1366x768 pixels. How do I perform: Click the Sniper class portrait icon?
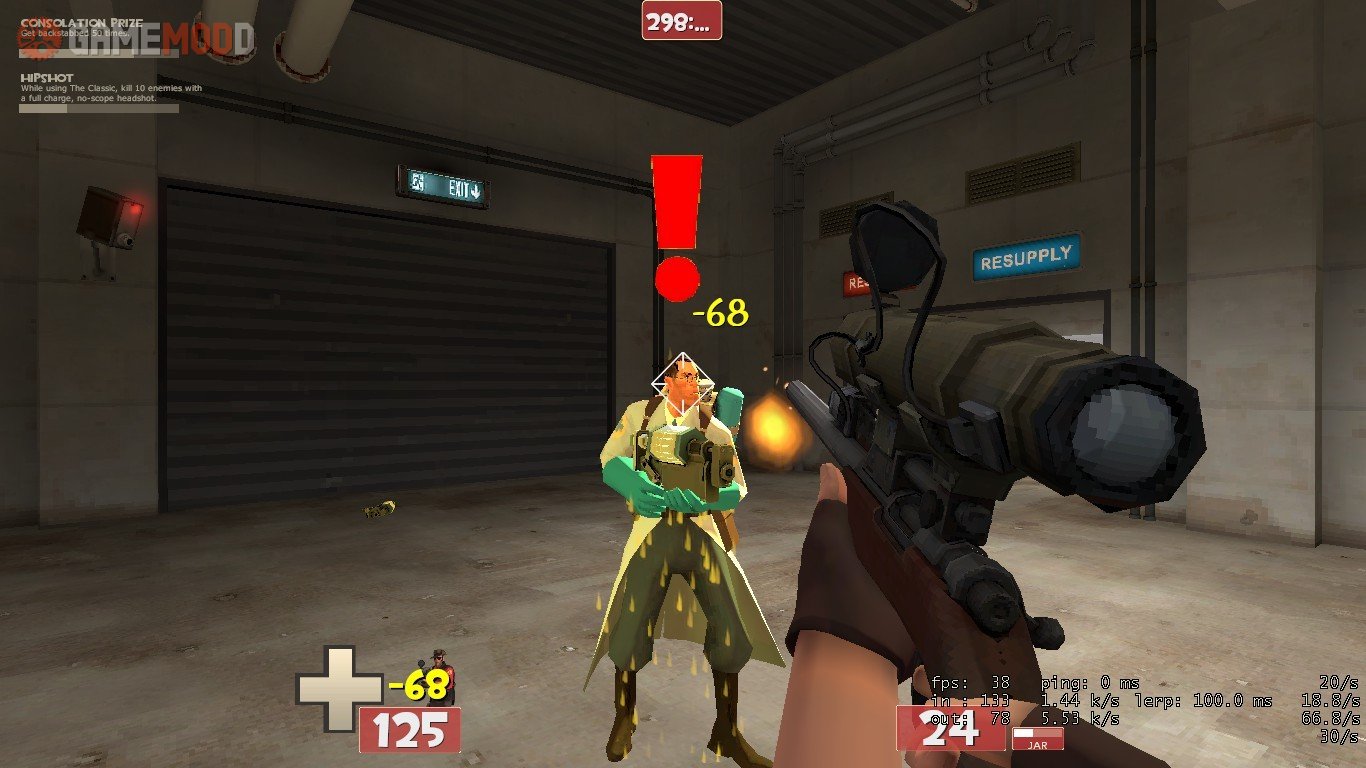coord(441,676)
